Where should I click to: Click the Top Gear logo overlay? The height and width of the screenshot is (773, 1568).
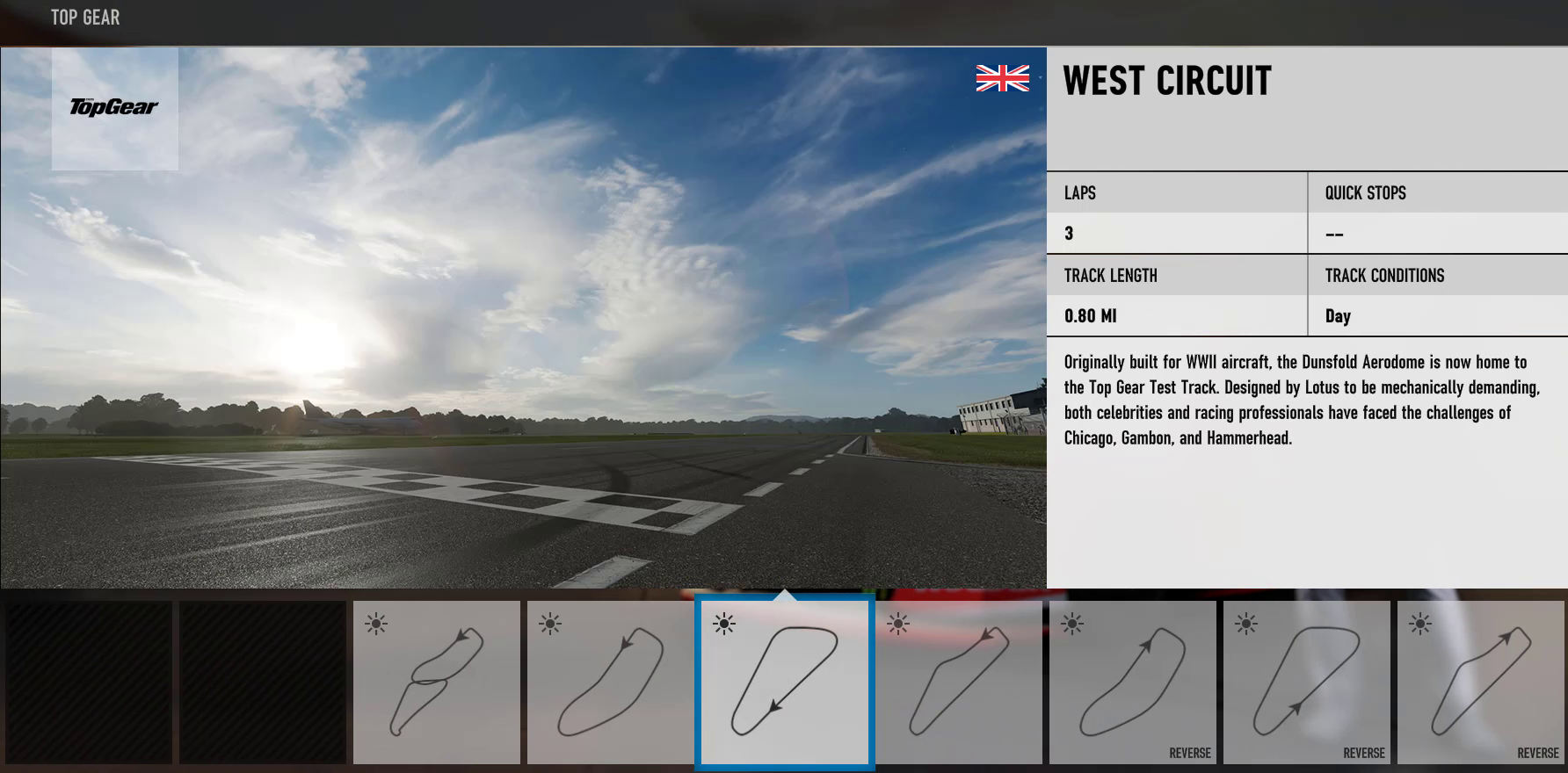click(114, 107)
